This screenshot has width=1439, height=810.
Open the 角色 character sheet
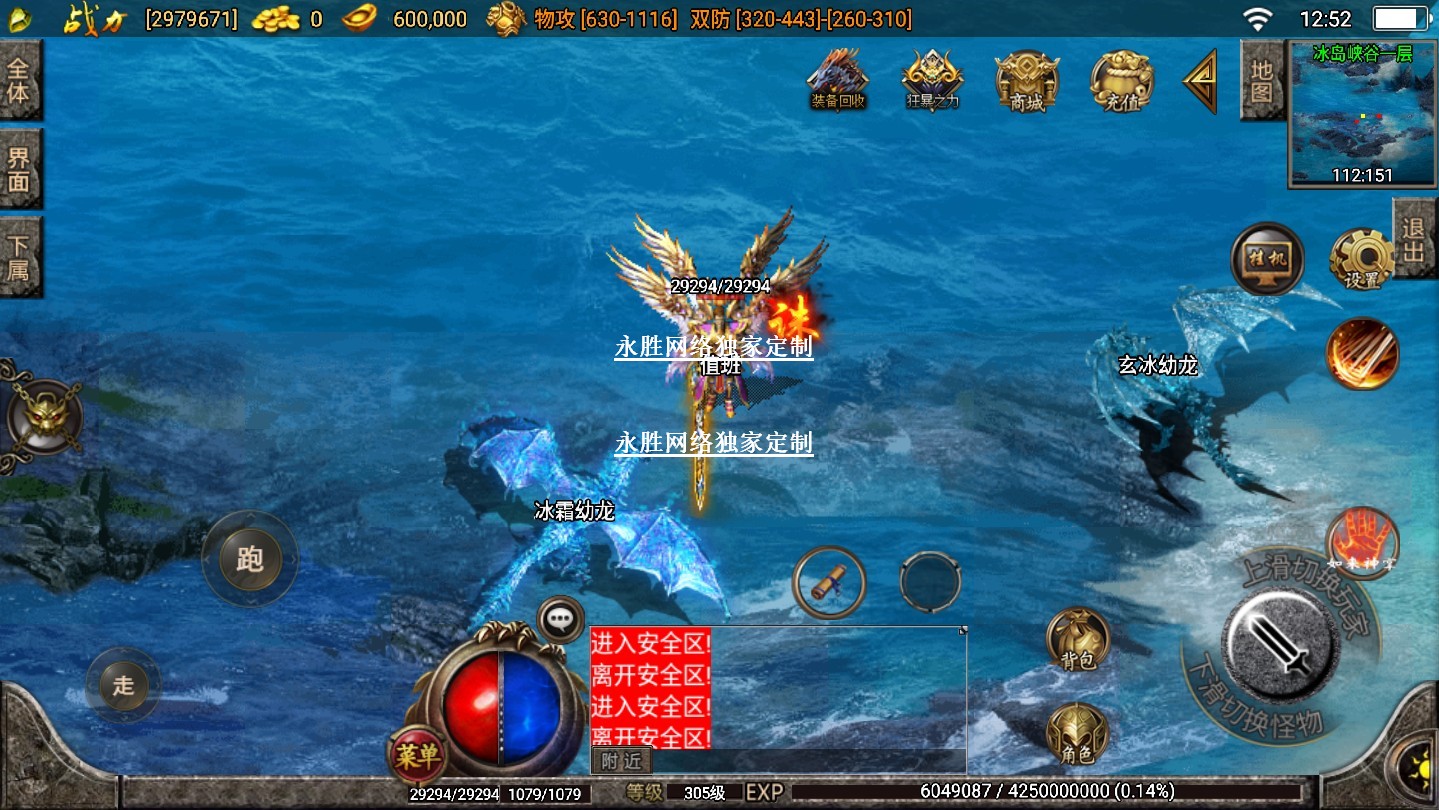(x=1077, y=735)
